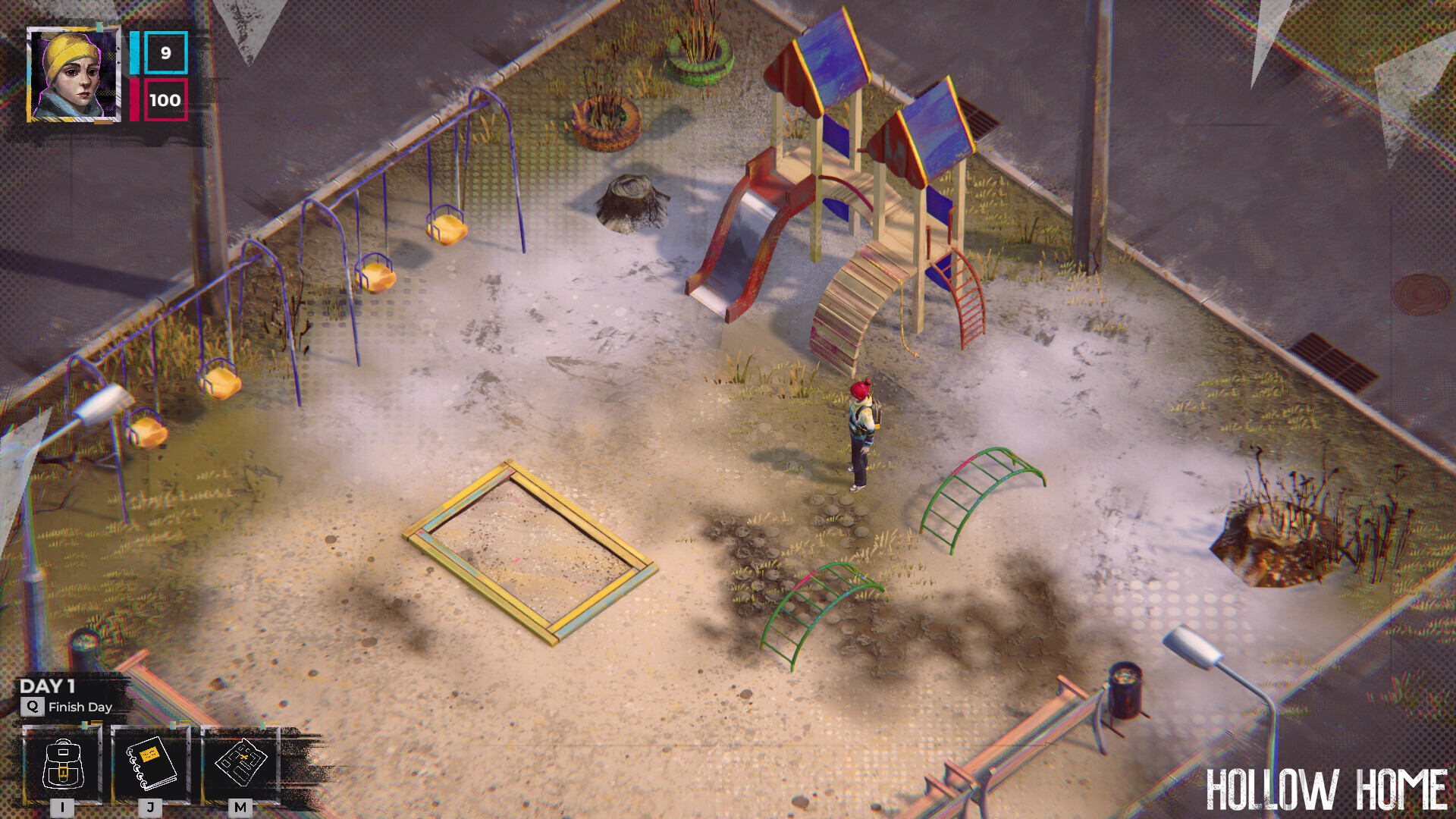This screenshot has height=819, width=1456.
Task: Click the Q key indicator
Action: (x=32, y=707)
